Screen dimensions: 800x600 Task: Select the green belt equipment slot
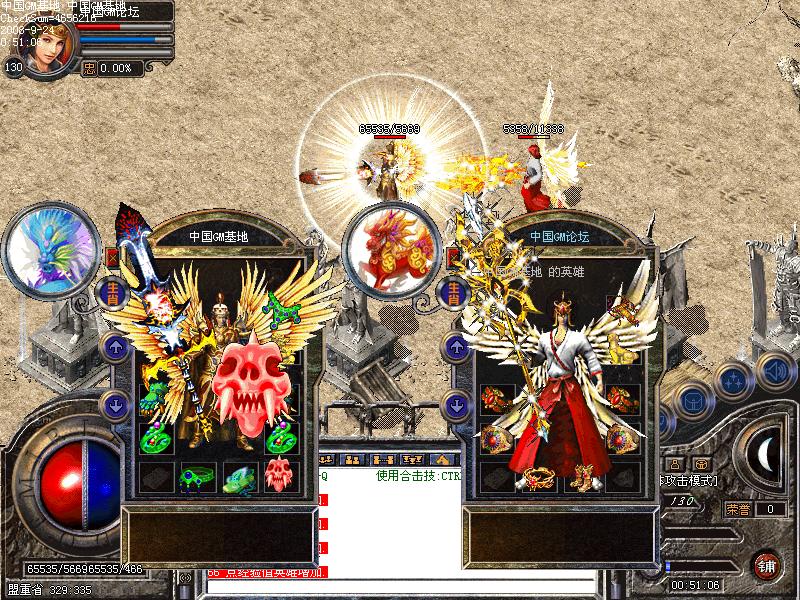coord(197,476)
